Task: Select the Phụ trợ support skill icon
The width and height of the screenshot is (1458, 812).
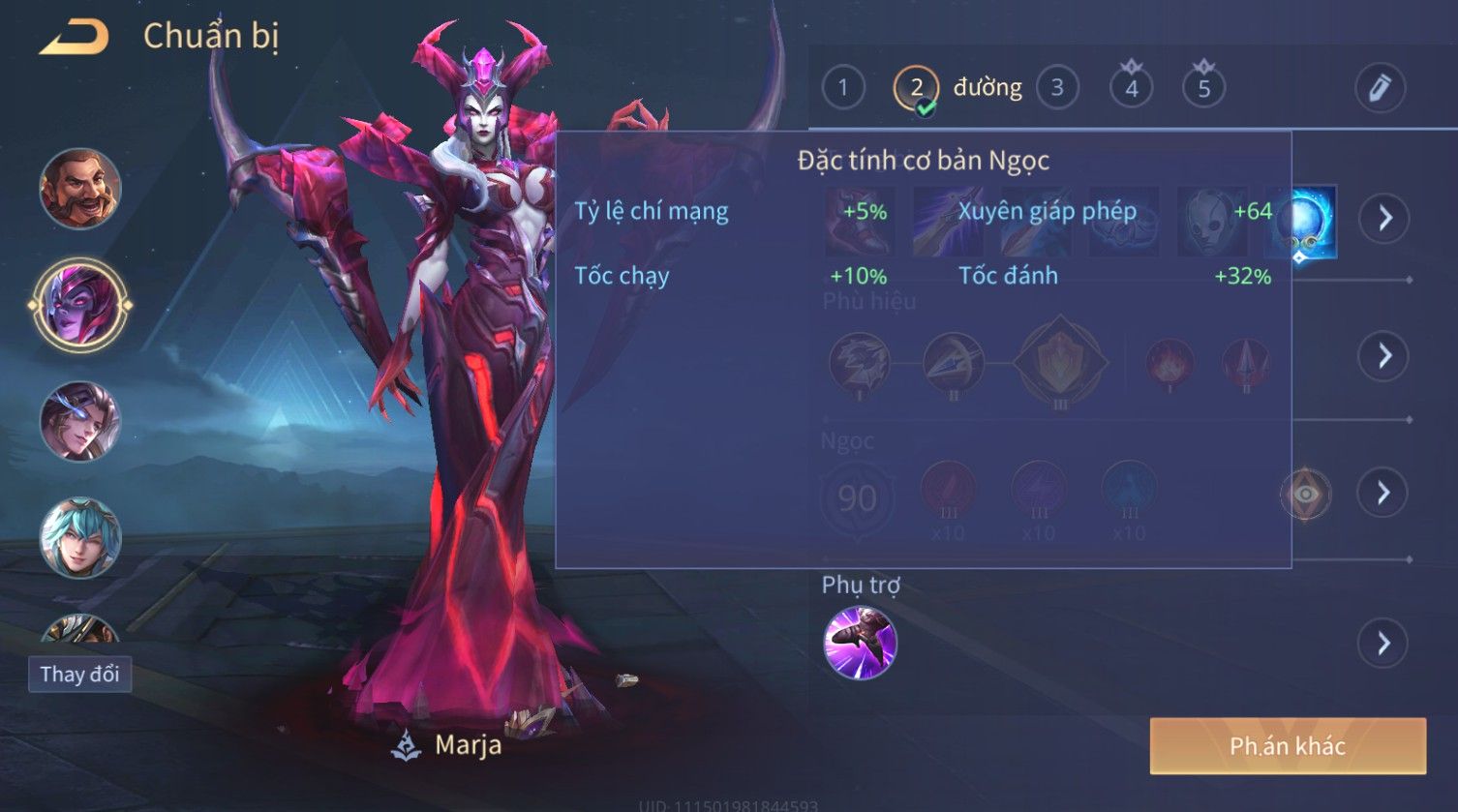Action: 860,643
